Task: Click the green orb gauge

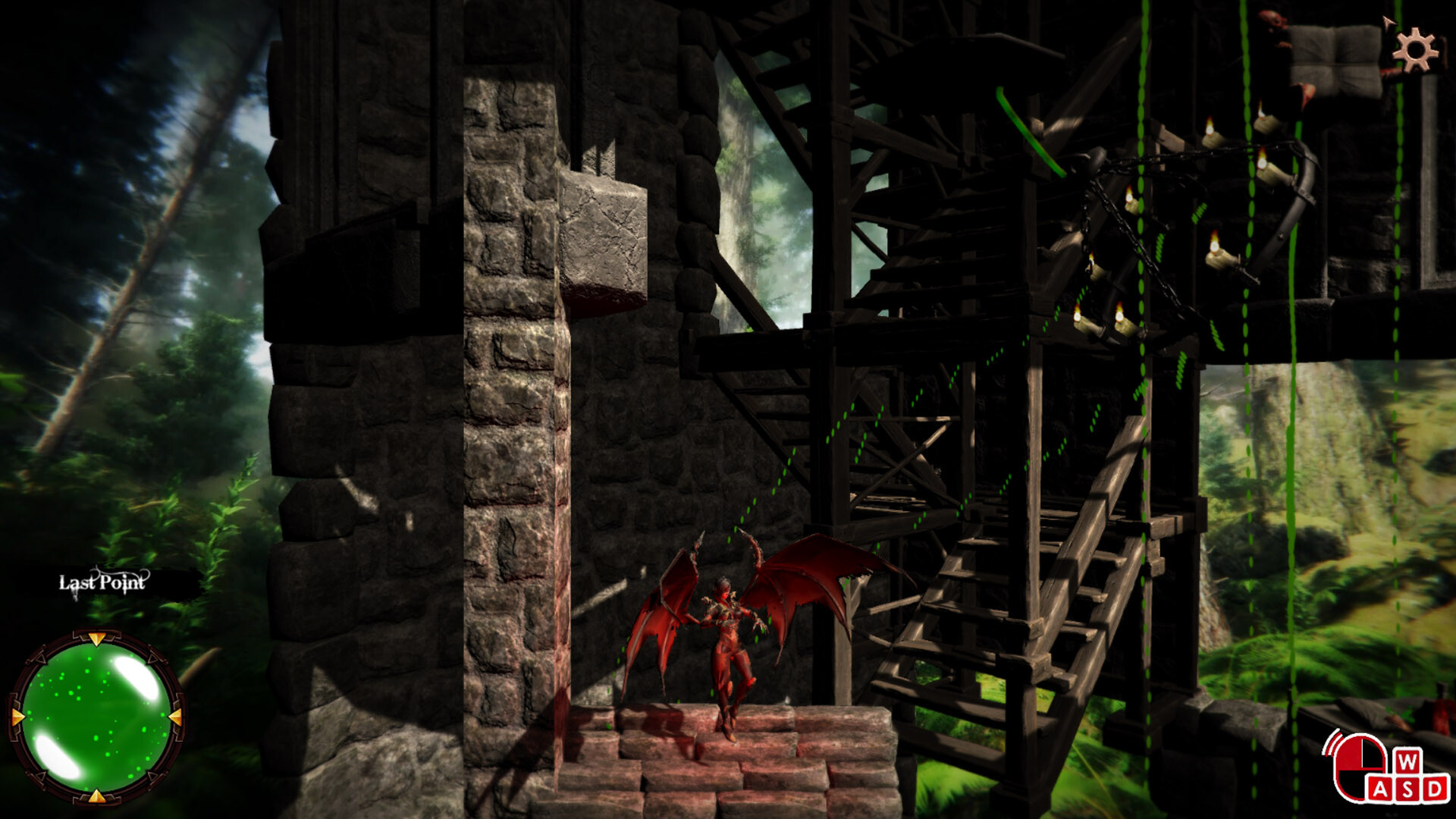Action: click(x=98, y=717)
